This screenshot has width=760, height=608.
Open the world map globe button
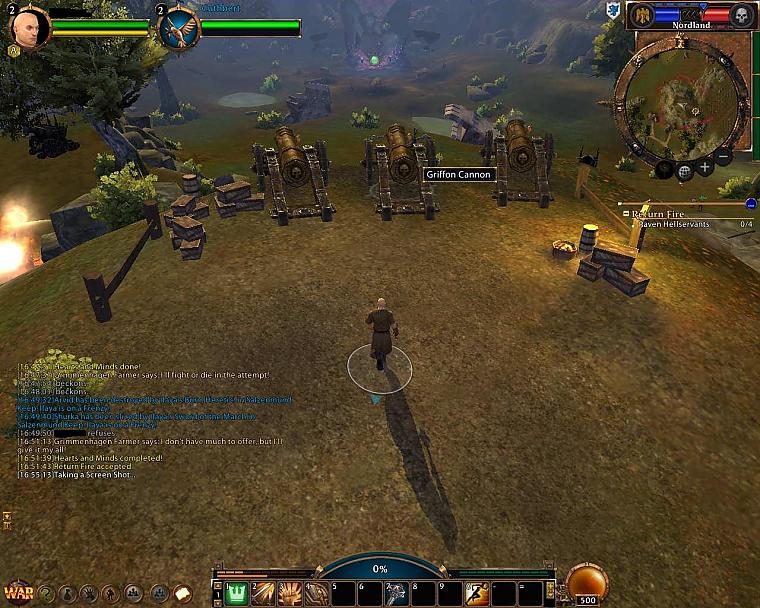click(x=685, y=172)
